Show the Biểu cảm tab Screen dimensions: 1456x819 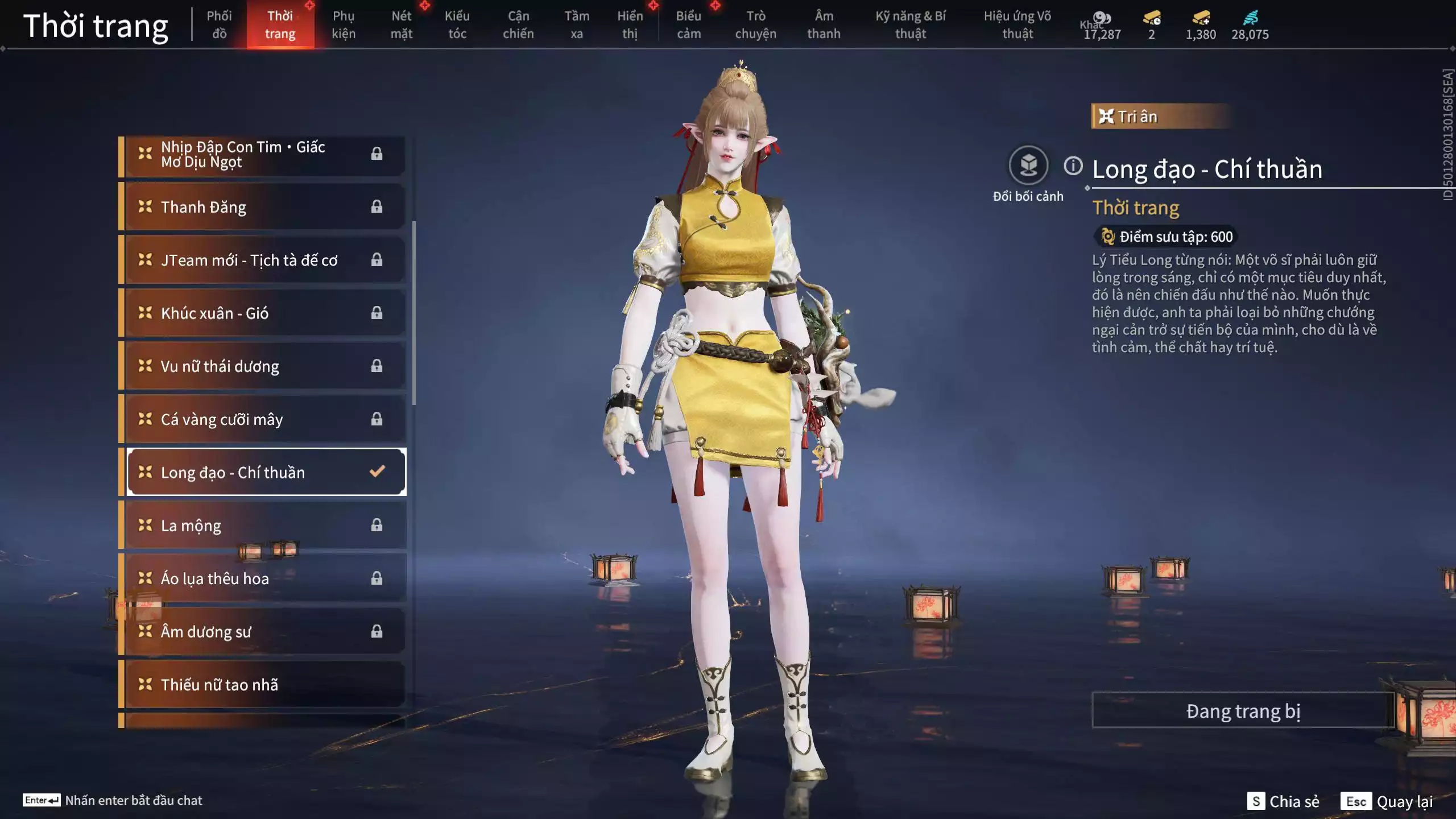click(688, 24)
